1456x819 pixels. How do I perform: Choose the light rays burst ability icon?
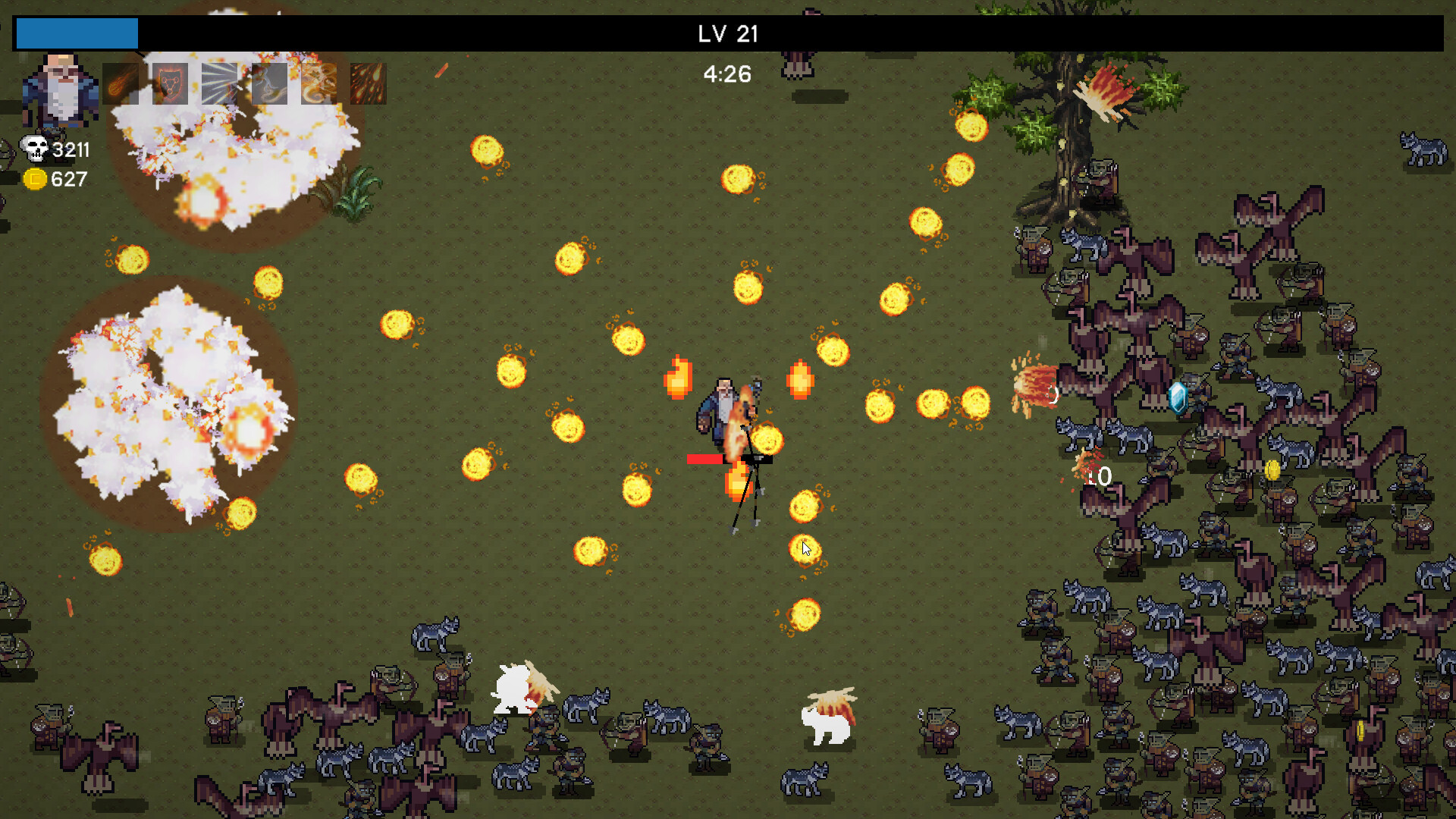(219, 83)
